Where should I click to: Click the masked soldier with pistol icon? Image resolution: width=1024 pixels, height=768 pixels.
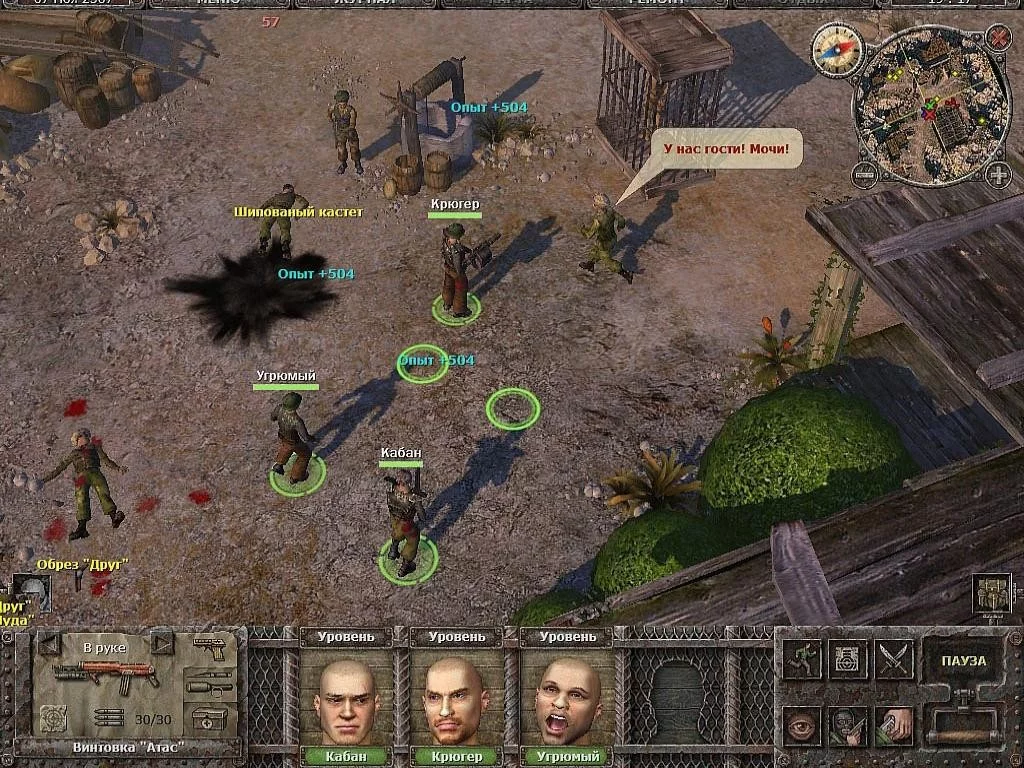click(847, 725)
